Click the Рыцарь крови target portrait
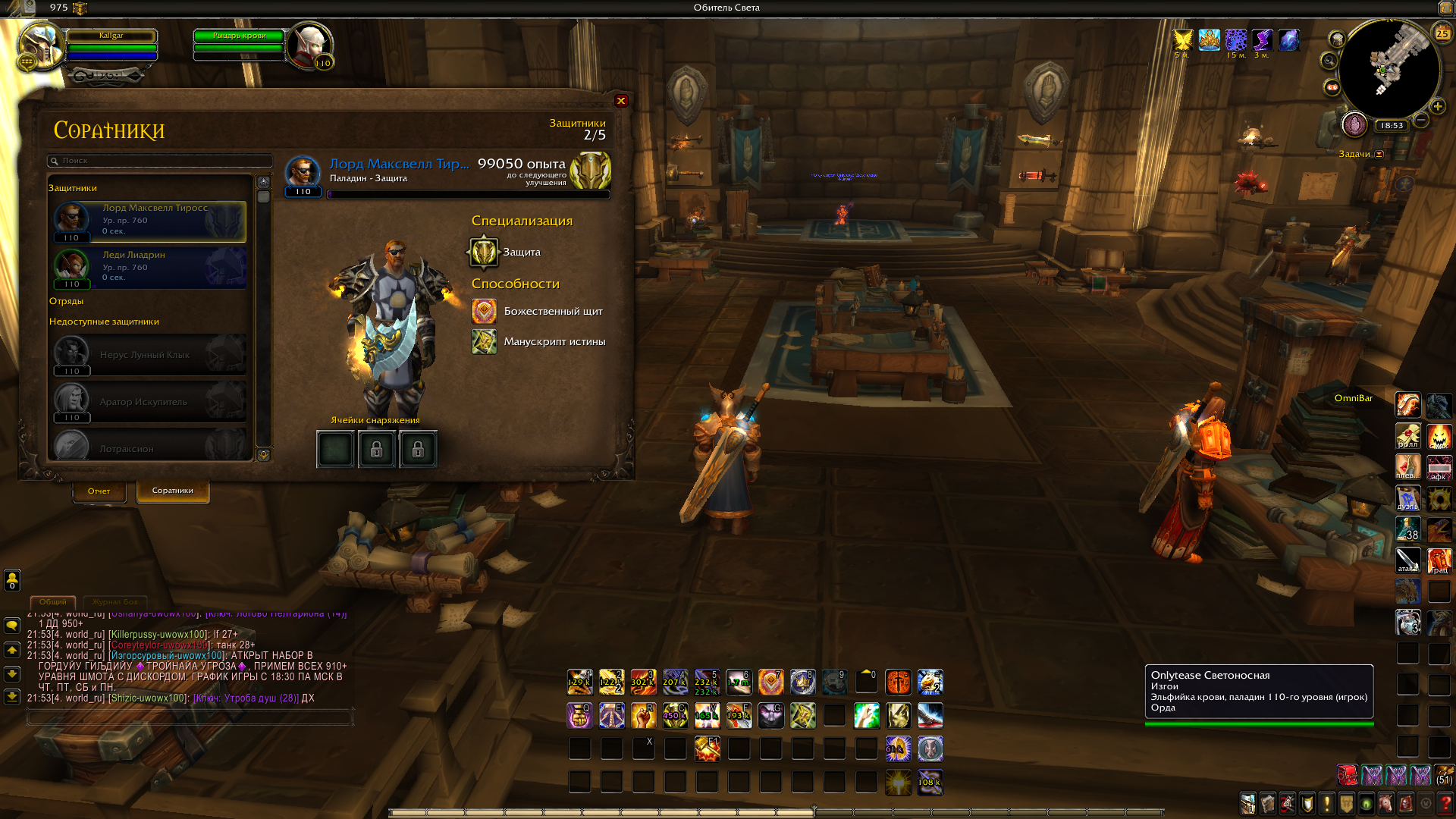1456x819 pixels. [309, 44]
